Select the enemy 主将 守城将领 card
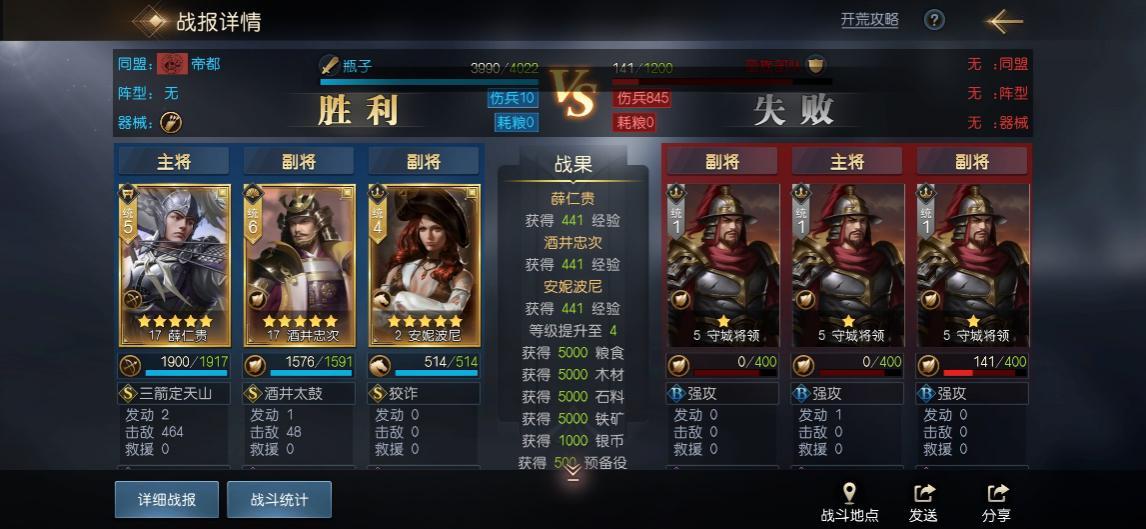This screenshot has width=1146, height=529. pos(847,264)
